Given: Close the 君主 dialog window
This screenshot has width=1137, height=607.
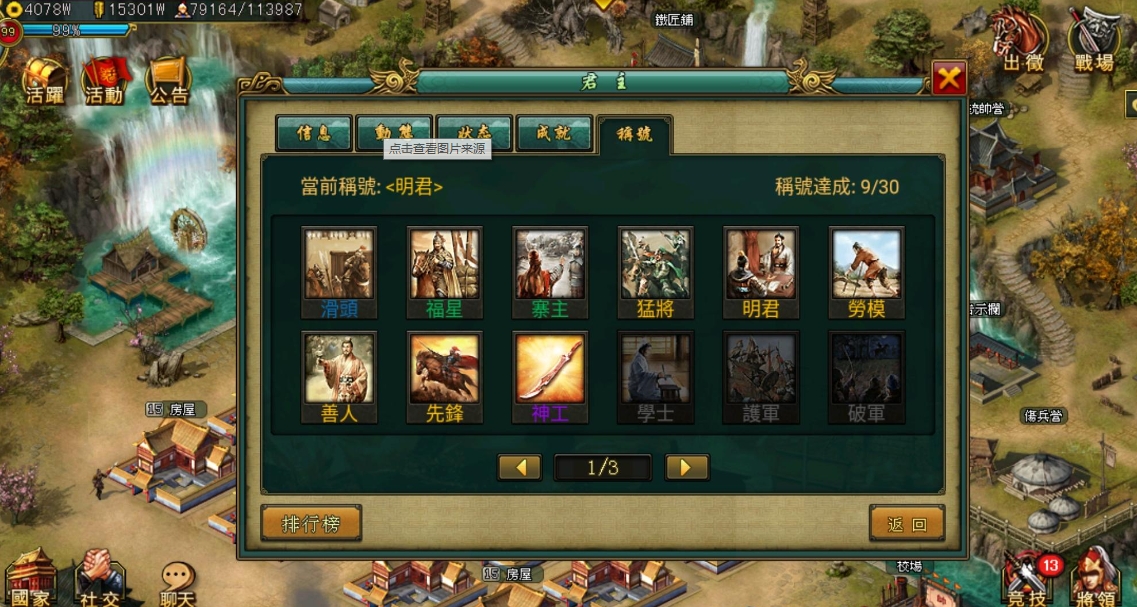Looking at the screenshot, I should [948, 78].
